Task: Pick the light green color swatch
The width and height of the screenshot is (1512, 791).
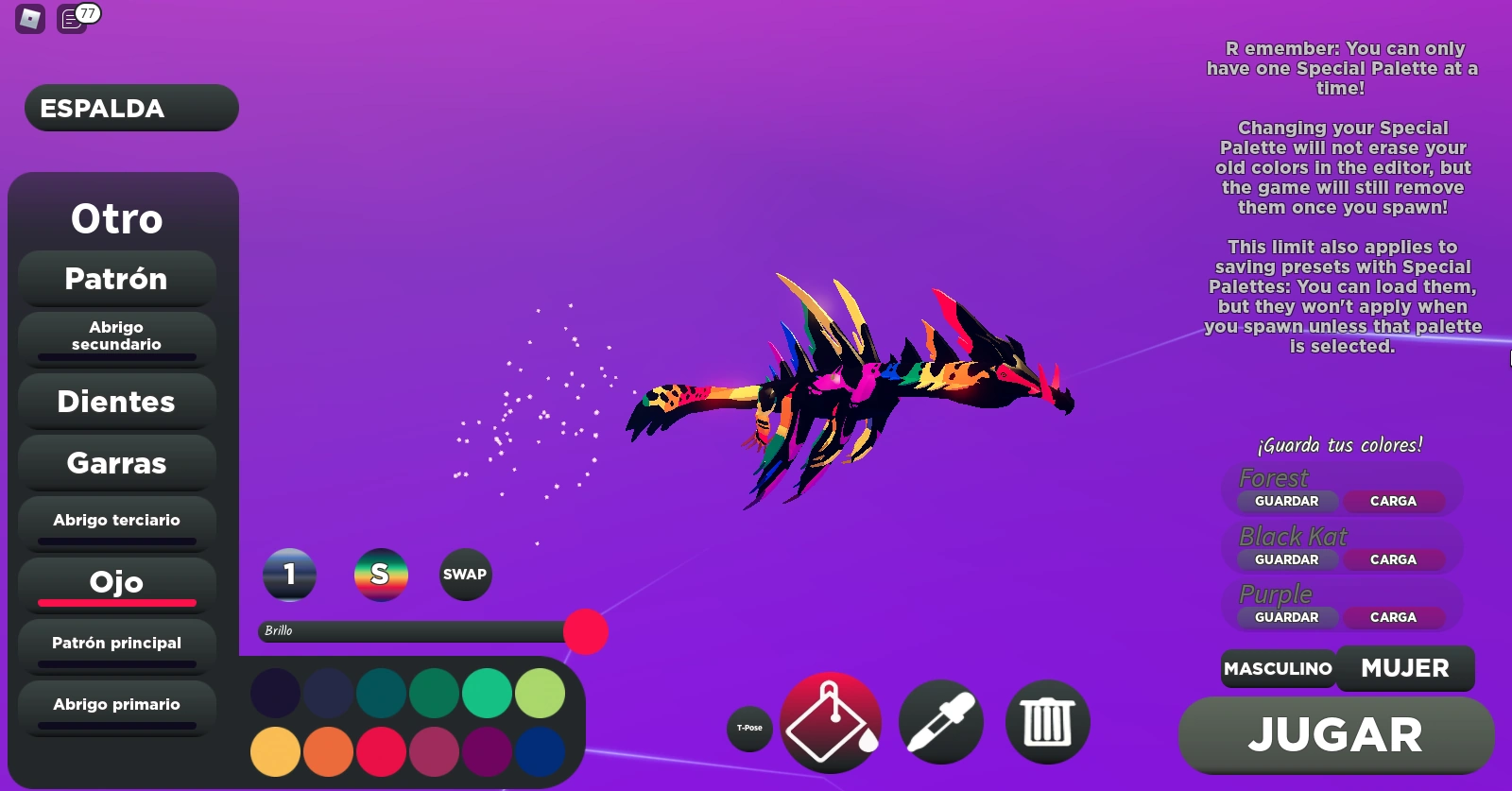Action: click(x=539, y=693)
